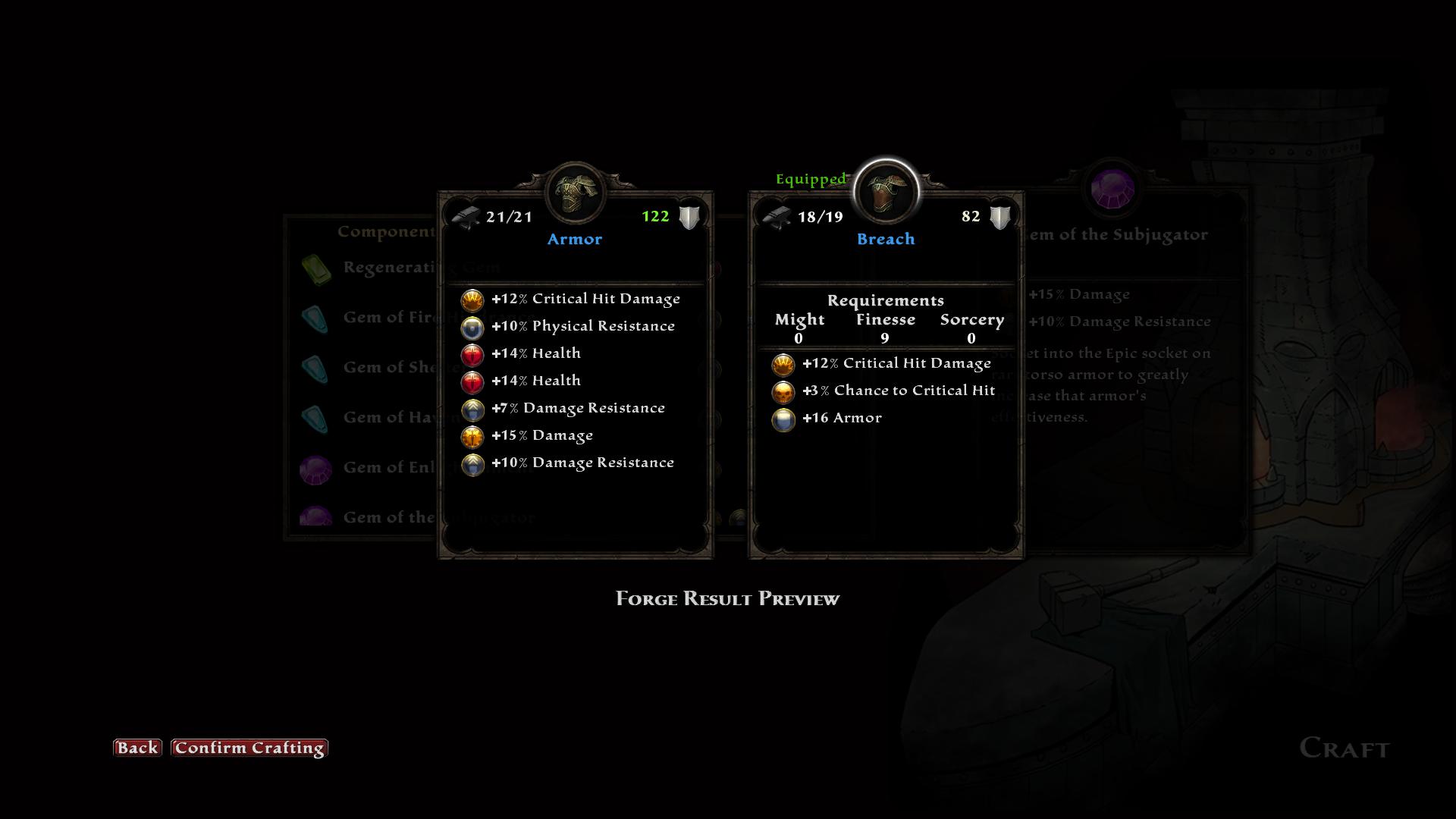The width and height of the screenshot is (1456, 819).
Task: Select the crafted Armor preview icon
Action: point(575,193)
